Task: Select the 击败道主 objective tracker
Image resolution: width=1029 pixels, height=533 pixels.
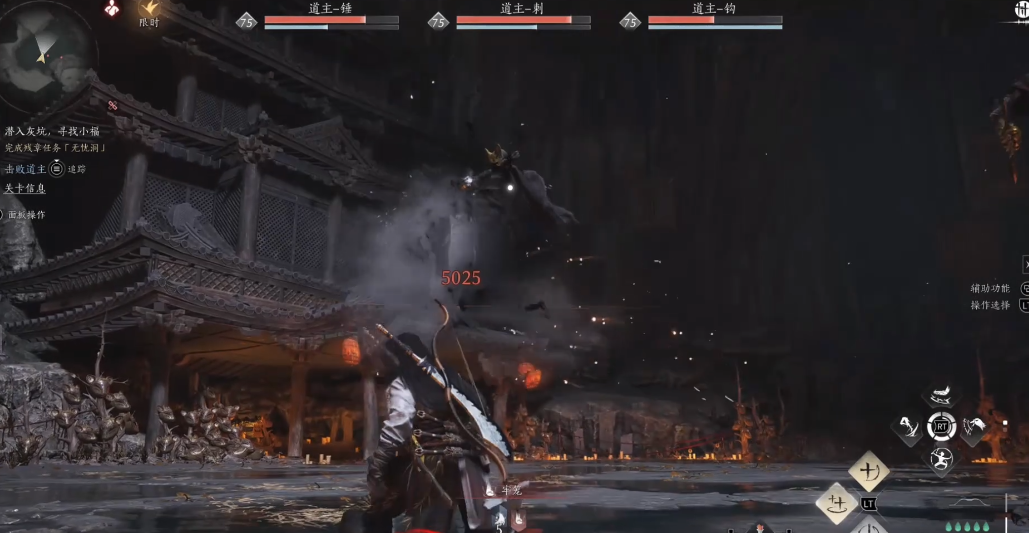Action: tap(24, 169)
